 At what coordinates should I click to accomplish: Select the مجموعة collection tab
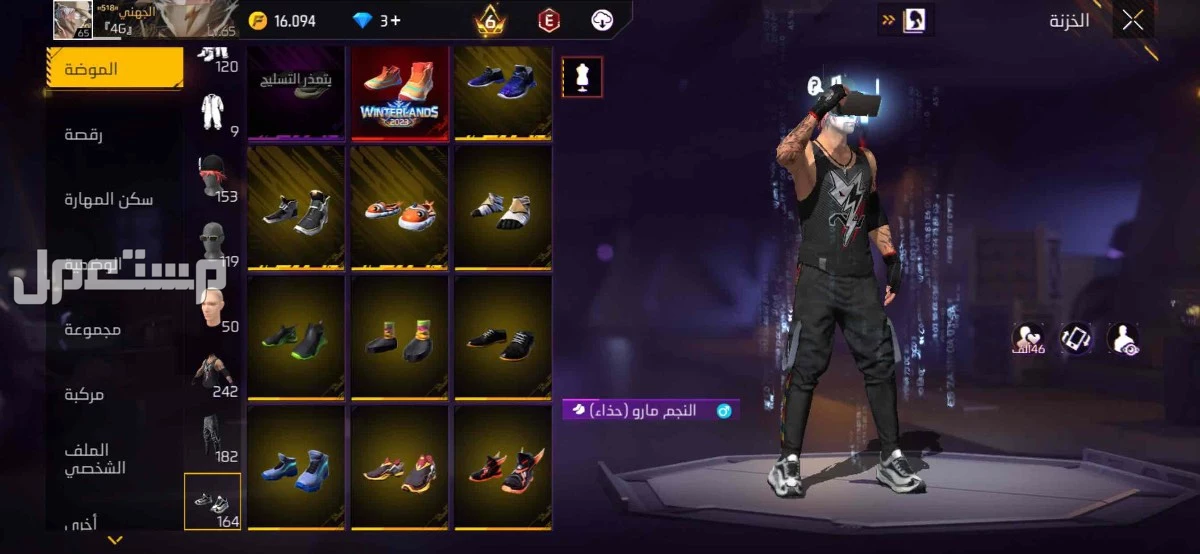click(93, 329)
